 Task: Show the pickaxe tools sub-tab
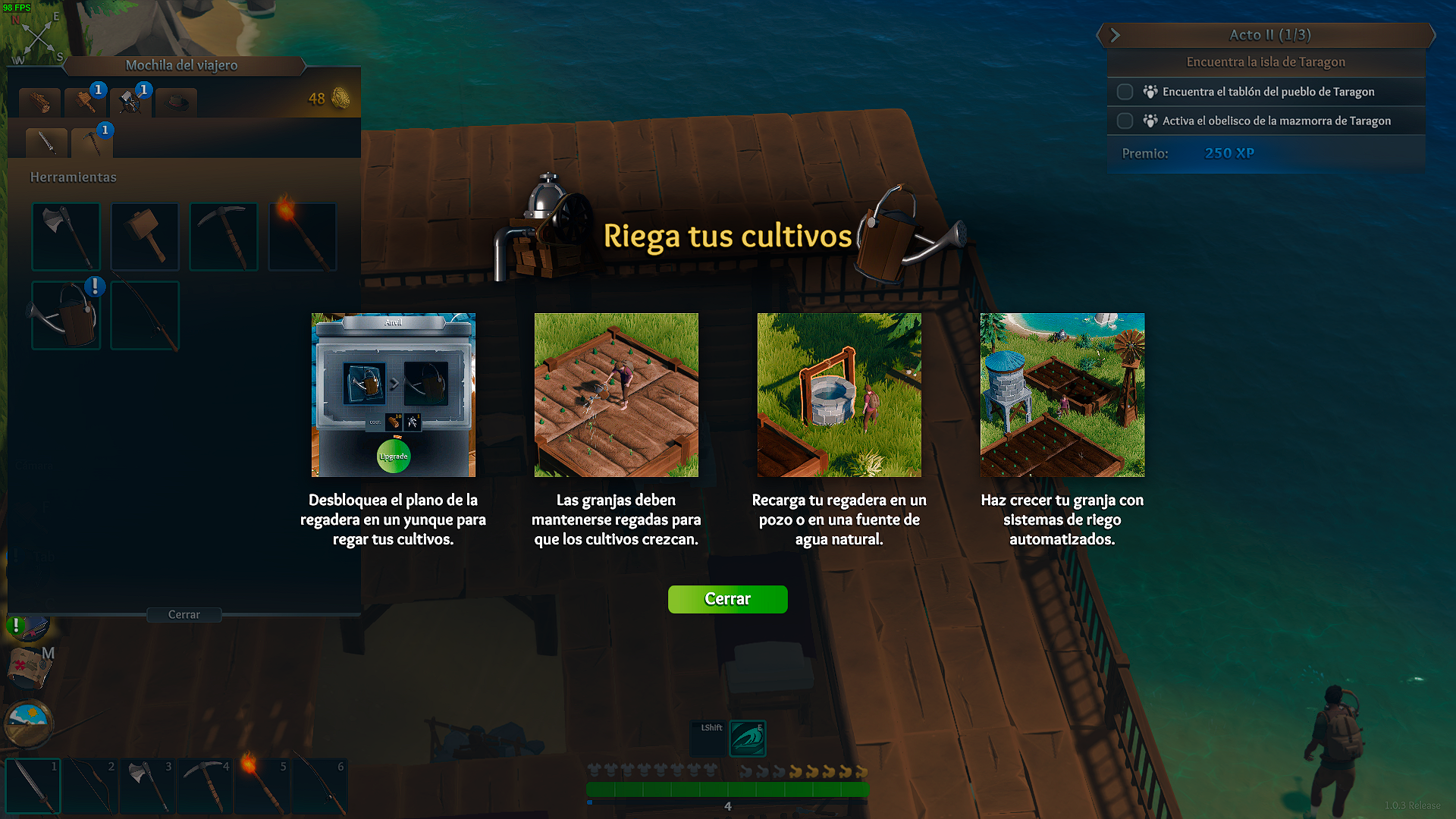91,142
